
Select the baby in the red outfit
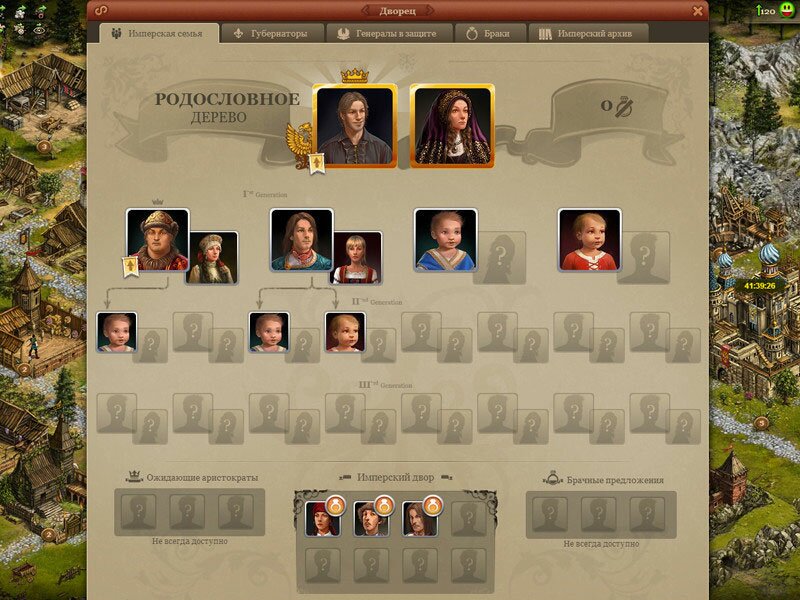click(x=589, y=239)
